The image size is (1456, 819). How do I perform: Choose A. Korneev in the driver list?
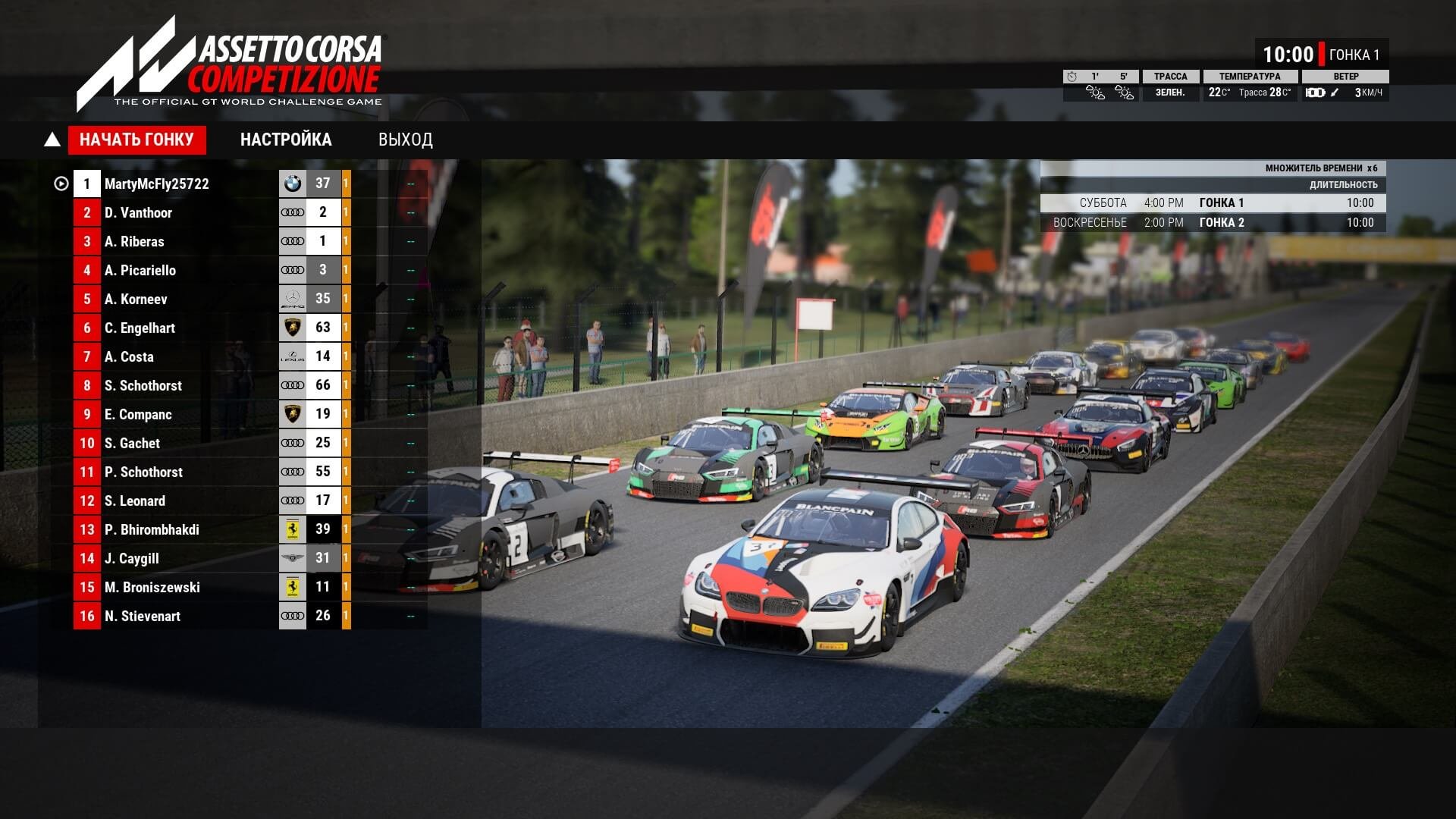tap(136, 299)
